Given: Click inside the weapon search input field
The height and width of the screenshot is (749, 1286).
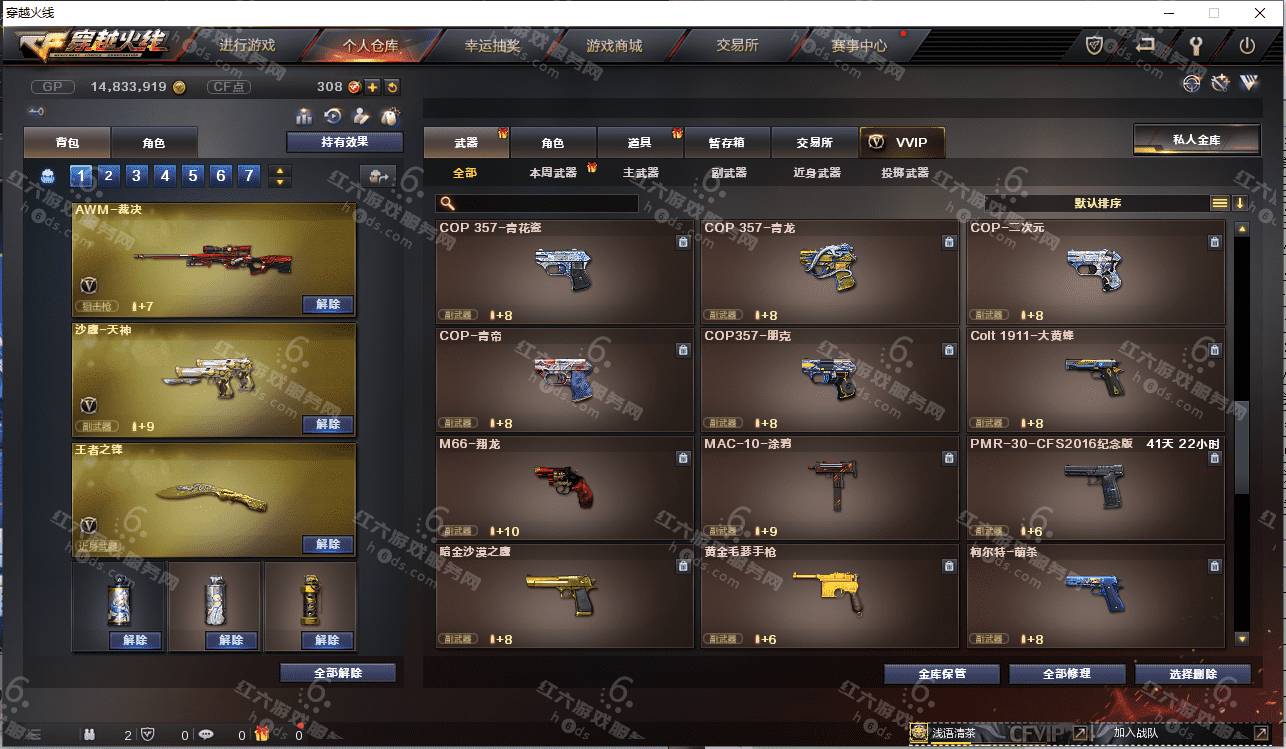Looking at the screenshot, I should click(x=540, y=202).
